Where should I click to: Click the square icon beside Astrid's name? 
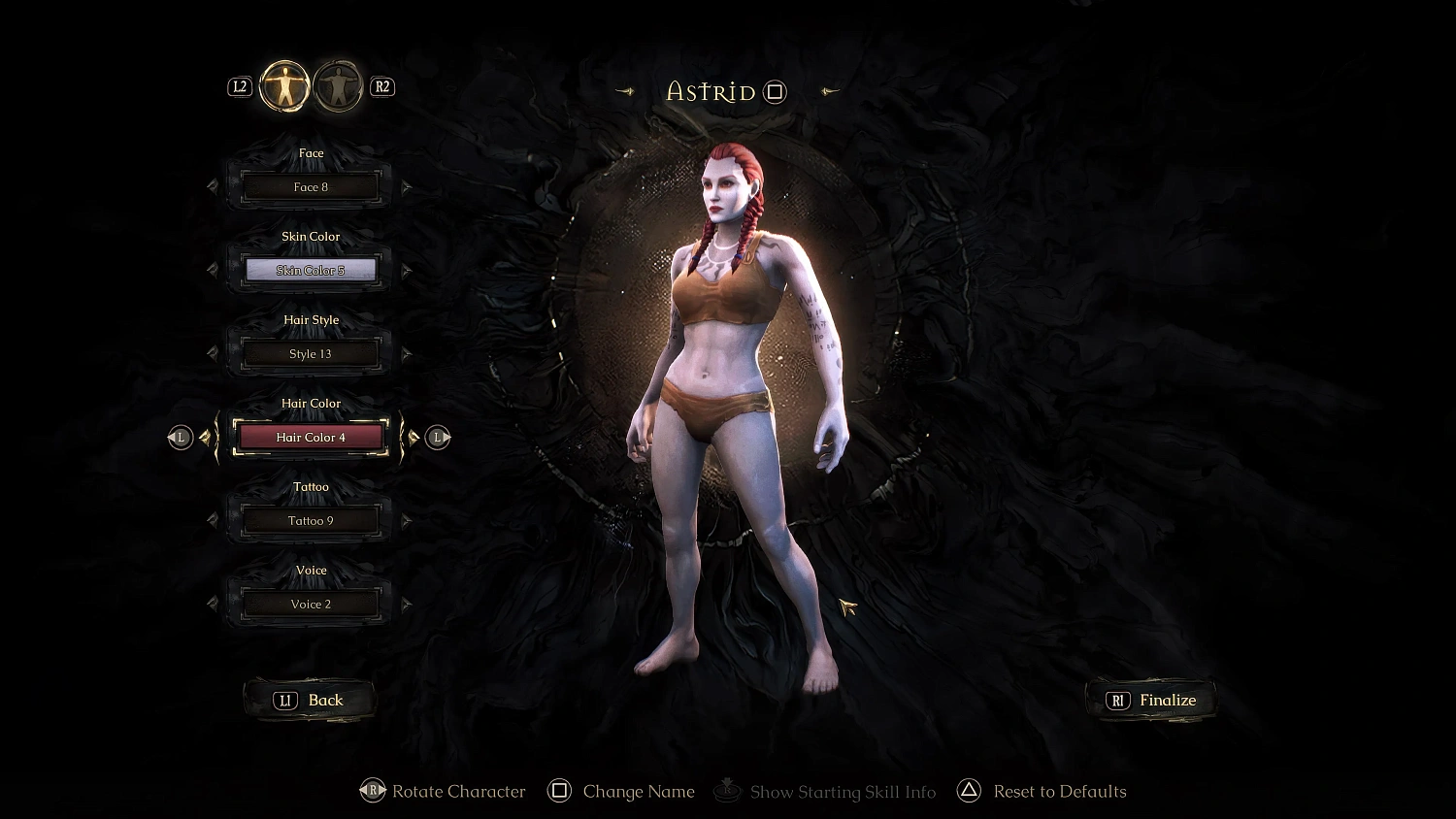tap(774, 91)
